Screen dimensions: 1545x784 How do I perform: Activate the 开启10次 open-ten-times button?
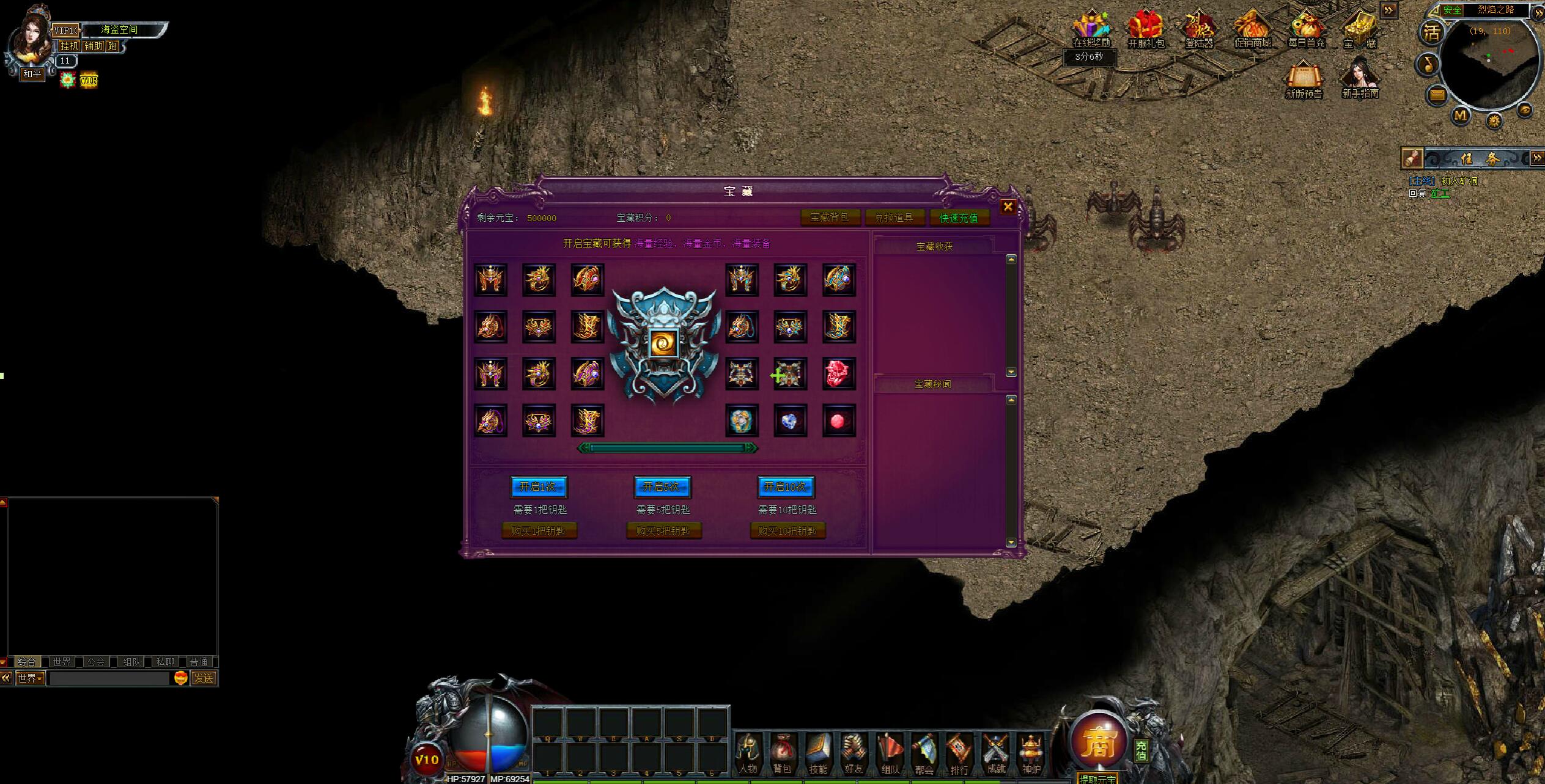pyautogui.click(x=786, y=487)
